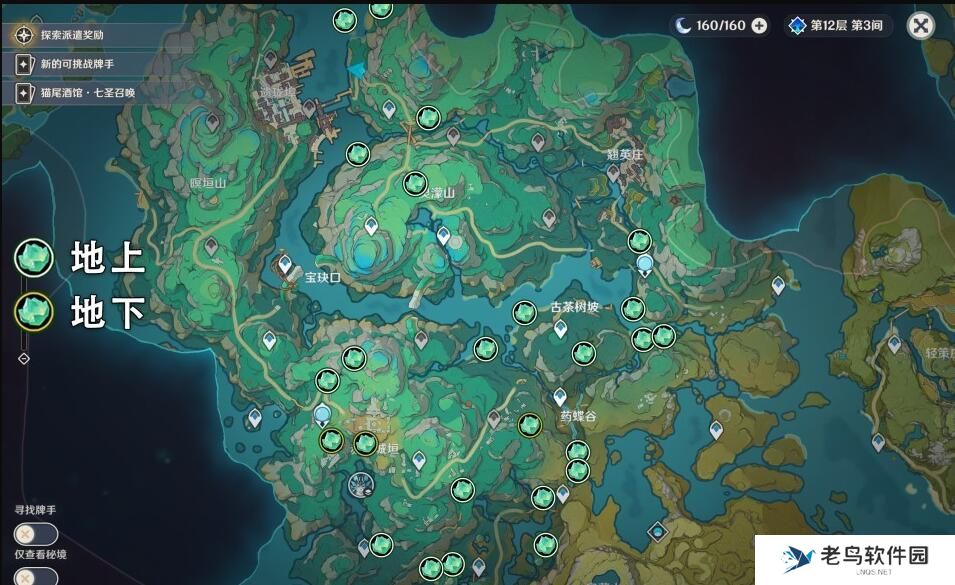Select the crystal marker nearest the 药蝶谷 label
The height and width of the screenshot is (585, 955).
[x=530, y=425]
